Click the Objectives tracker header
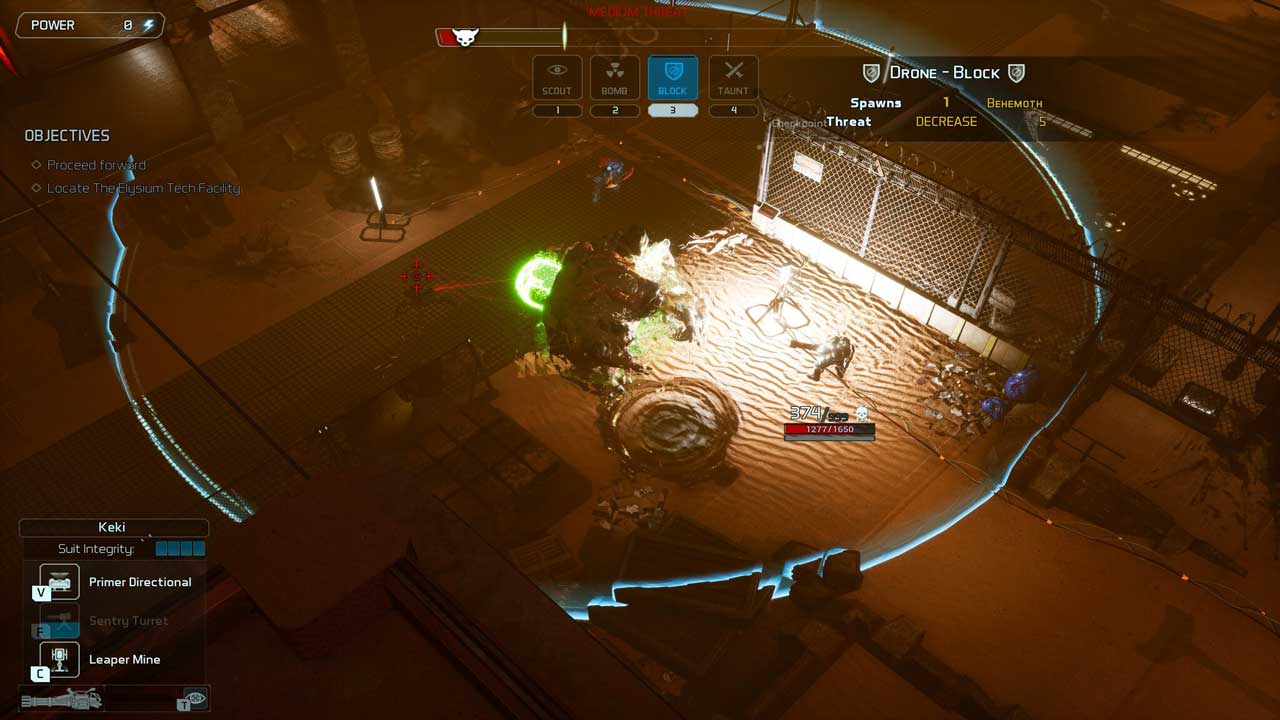This screenshot has width=1280, height=720. coord(67,136)
